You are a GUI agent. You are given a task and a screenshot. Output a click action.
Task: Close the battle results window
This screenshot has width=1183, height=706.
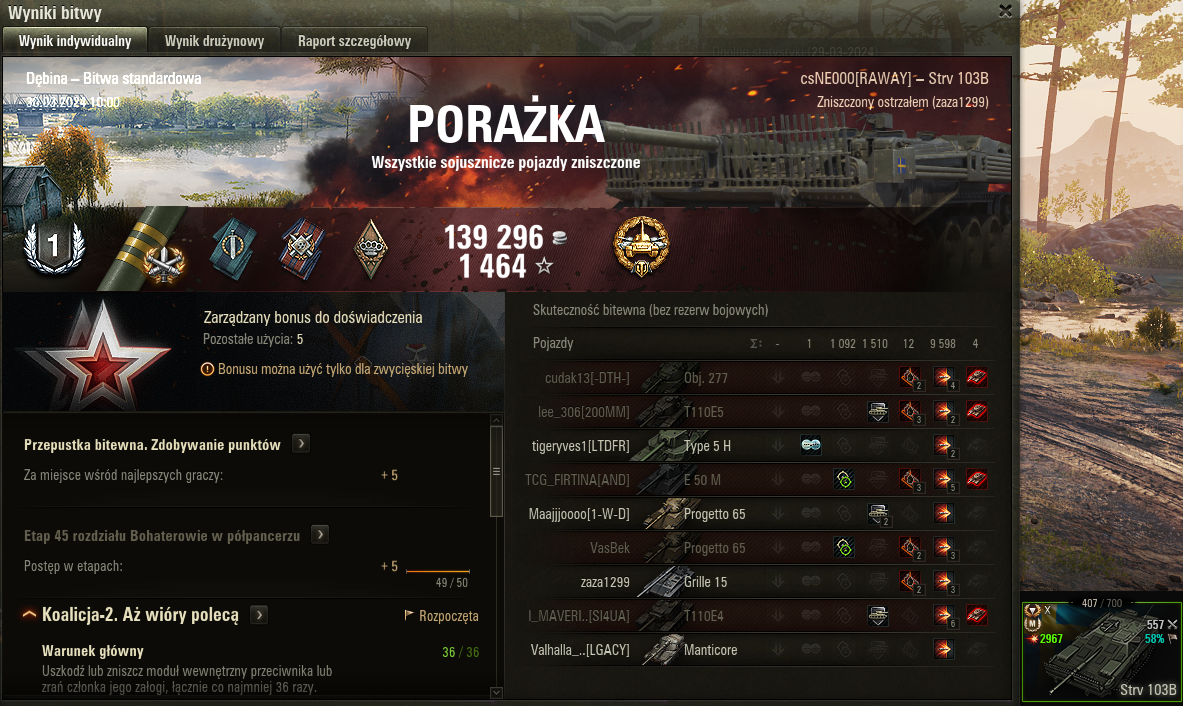pos(1005,11)
